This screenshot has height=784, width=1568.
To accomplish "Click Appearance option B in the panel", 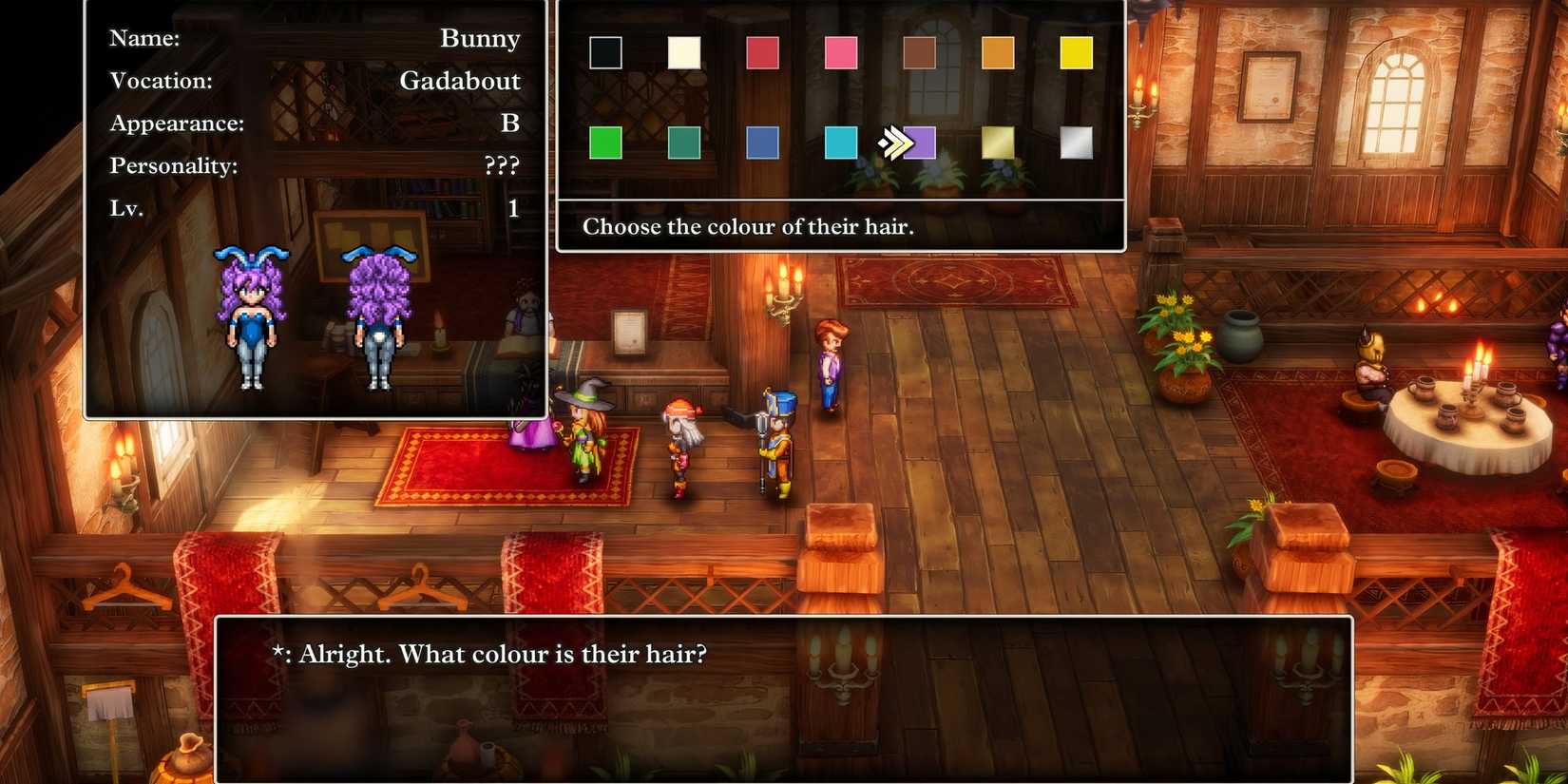I will tap(509, 123).
